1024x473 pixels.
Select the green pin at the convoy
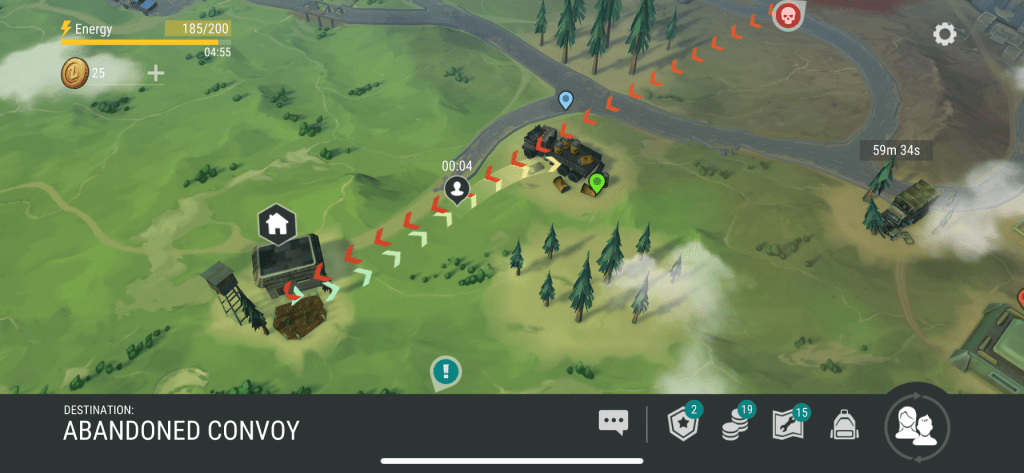[x=597, y=183]
